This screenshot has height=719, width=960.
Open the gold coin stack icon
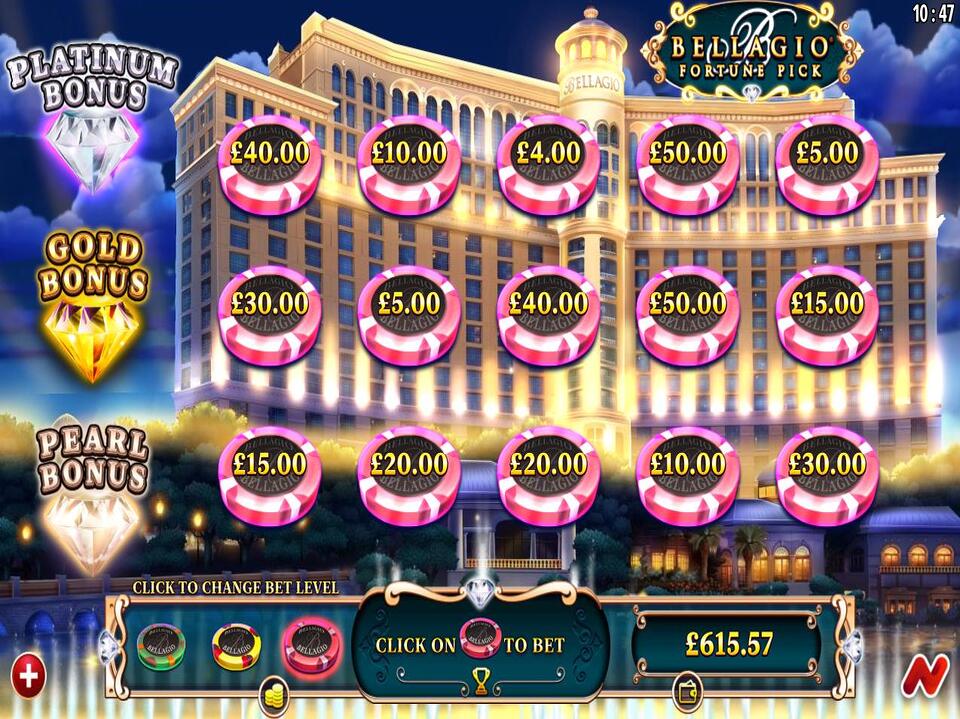(x=273, y=694)
